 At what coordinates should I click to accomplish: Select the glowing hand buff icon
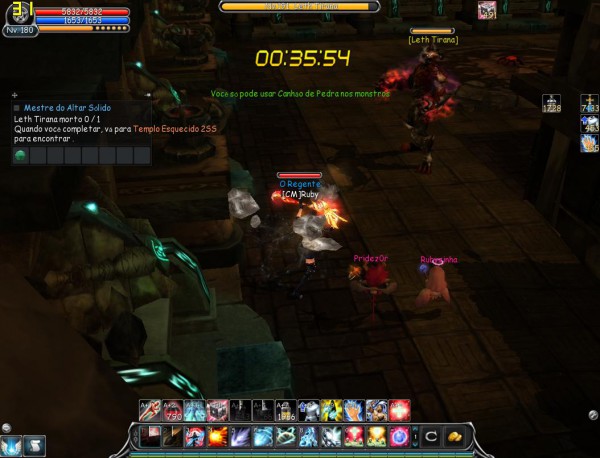point(589,143)
